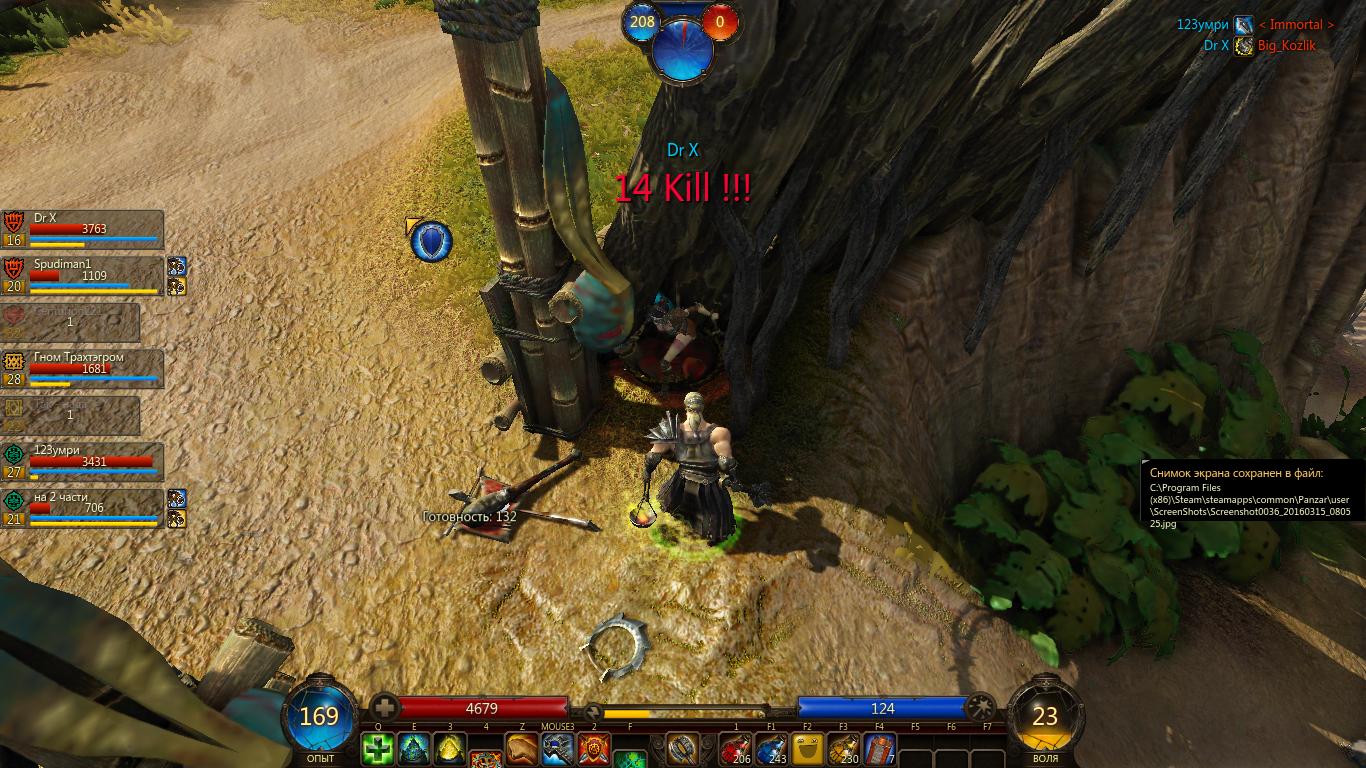Use the yellow smiley face item
The height and width of the screenshot is (768, 1366).
(808, 749)
